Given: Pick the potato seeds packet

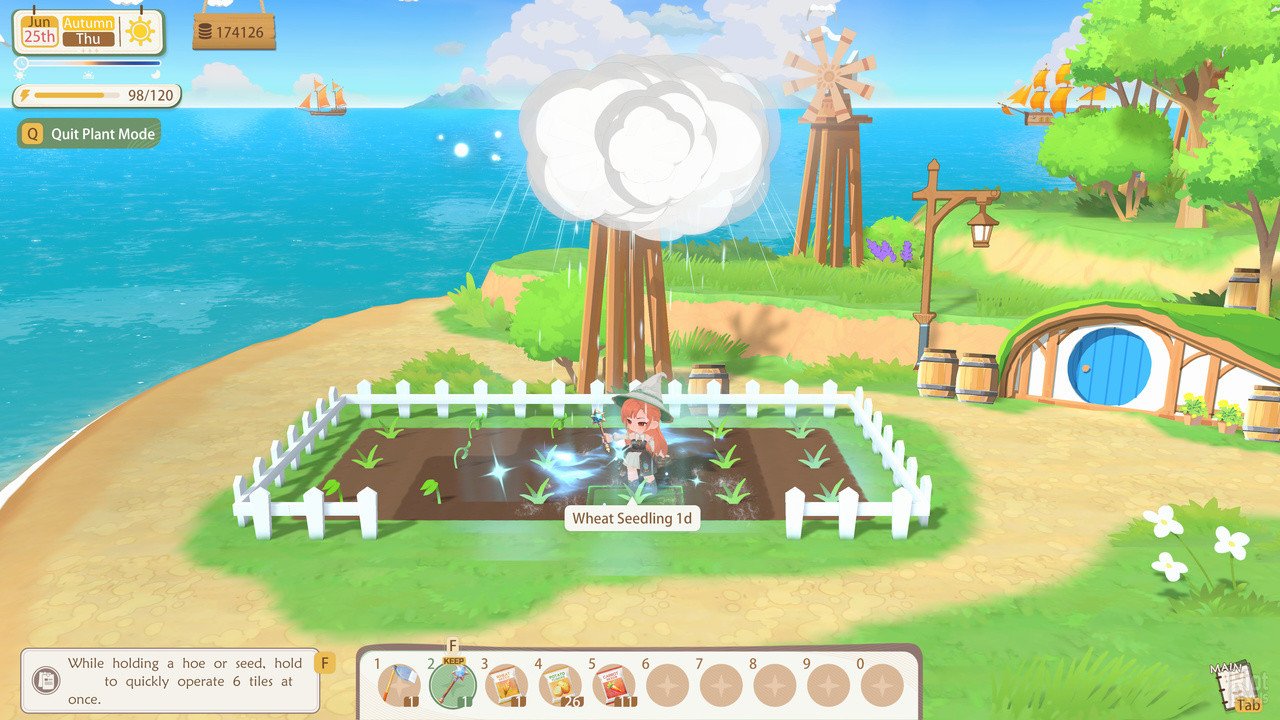Looking at the screenshot, I should tap(559, 685).
